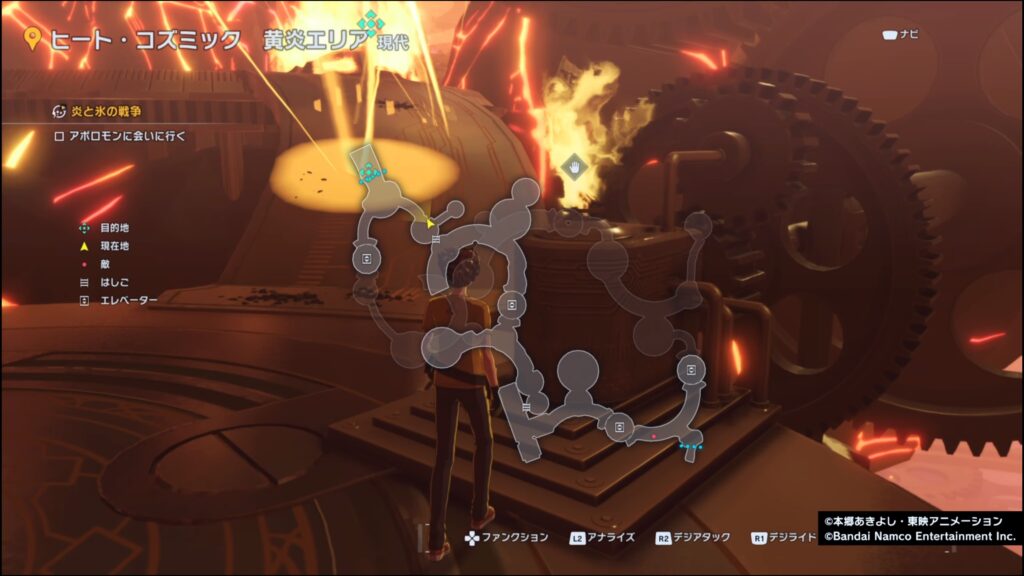Choose the 敵 legend entry
Image resolution: width=1024 pixels, height=576 pixels.
coord(104,264)
